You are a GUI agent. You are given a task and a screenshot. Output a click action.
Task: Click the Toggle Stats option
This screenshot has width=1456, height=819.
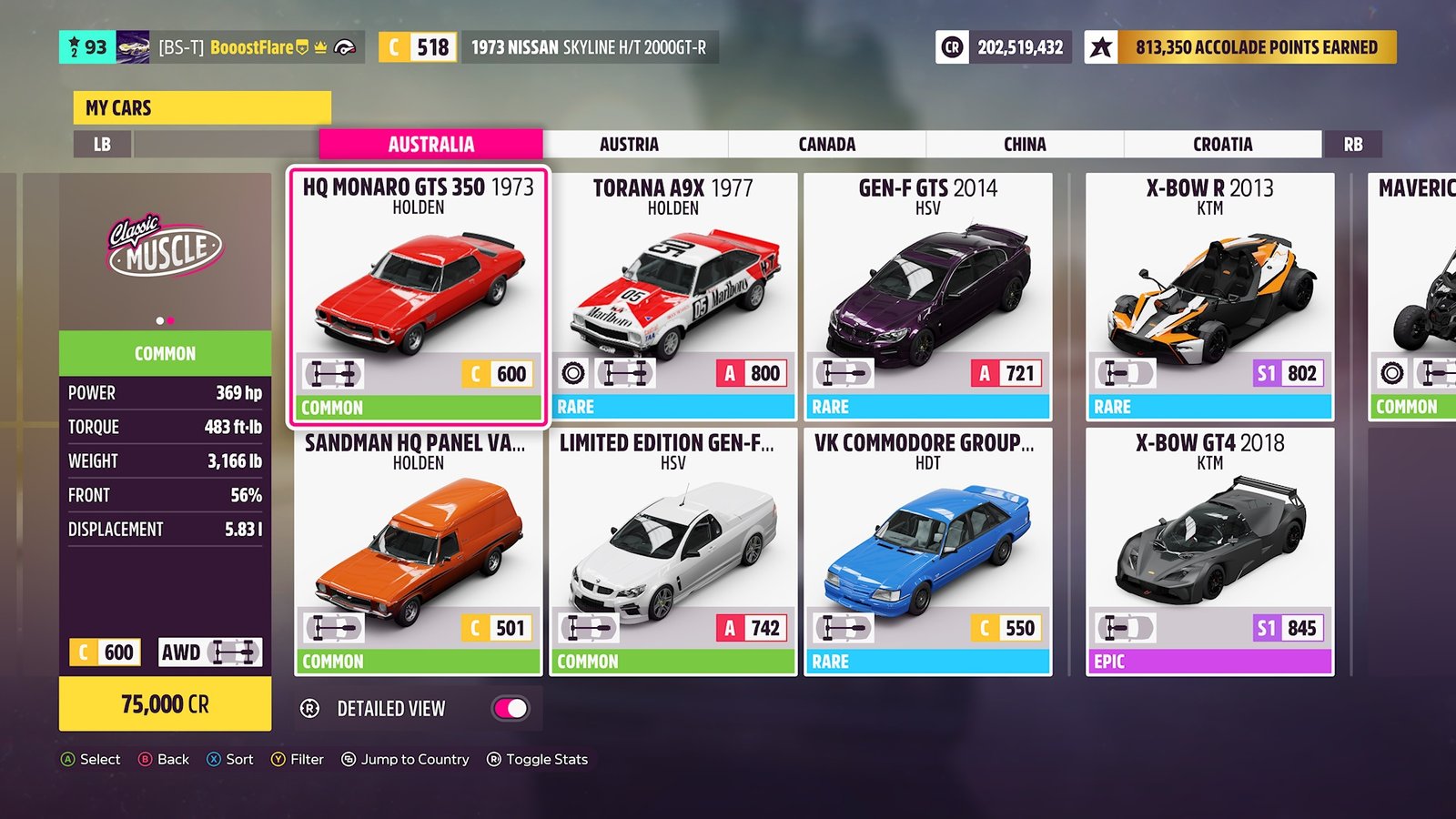point(538,759)
